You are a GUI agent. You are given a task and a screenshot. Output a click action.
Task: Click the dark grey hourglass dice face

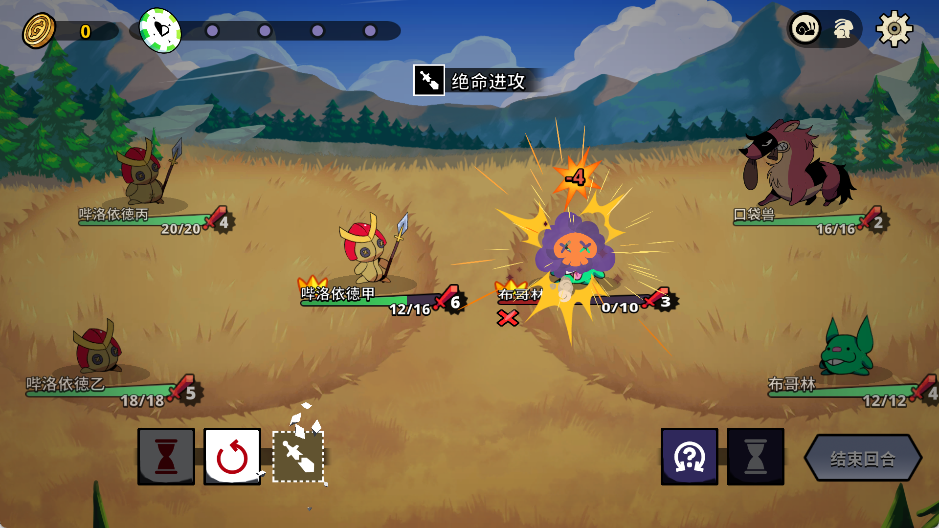click(x=755, y=457)
